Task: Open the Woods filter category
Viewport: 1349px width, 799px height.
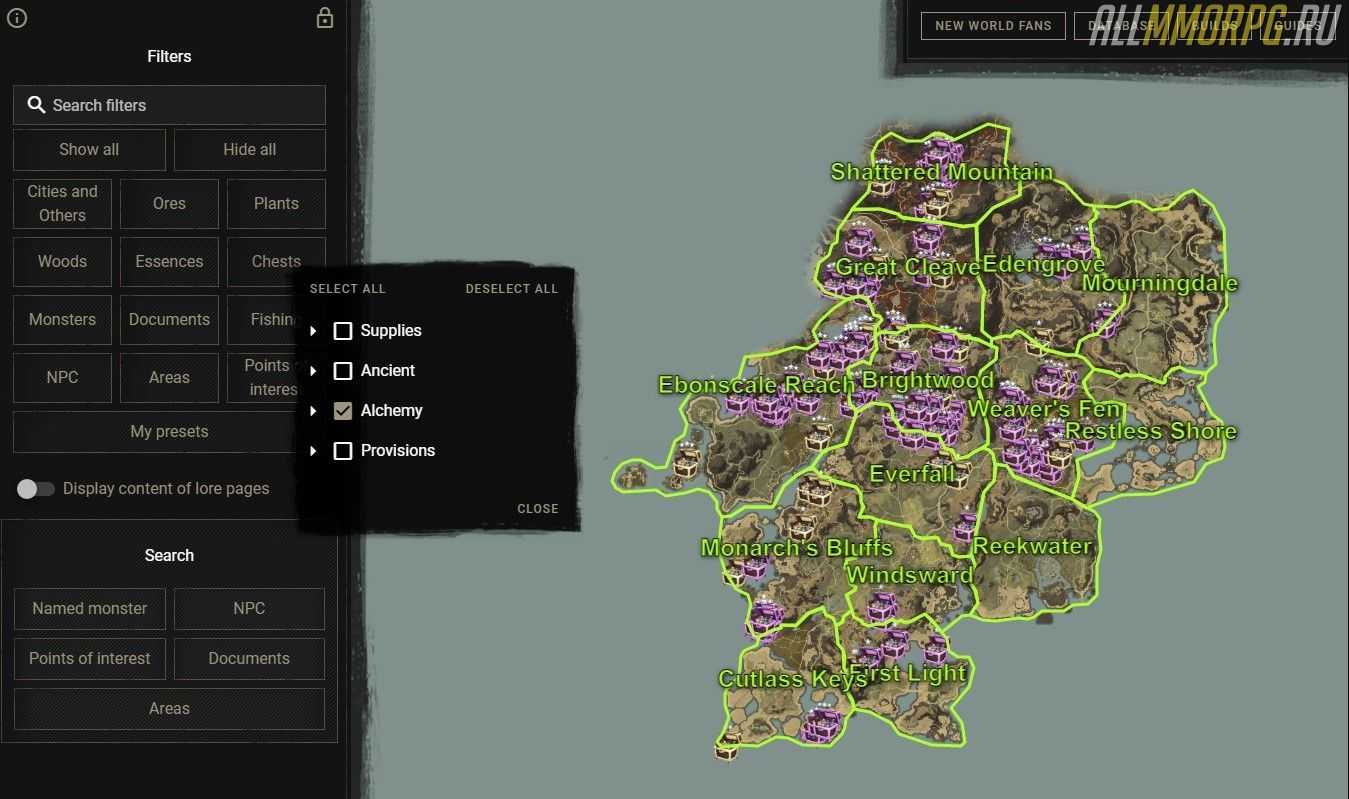Action: (x=62, y=261)
